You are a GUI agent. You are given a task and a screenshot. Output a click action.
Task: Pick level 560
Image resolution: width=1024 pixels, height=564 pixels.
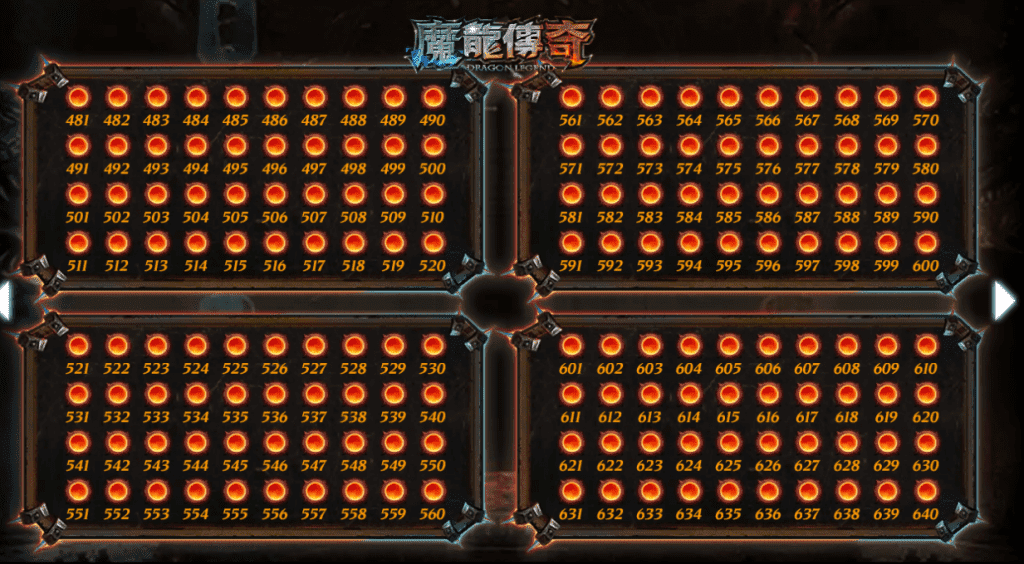click(433, 491)
